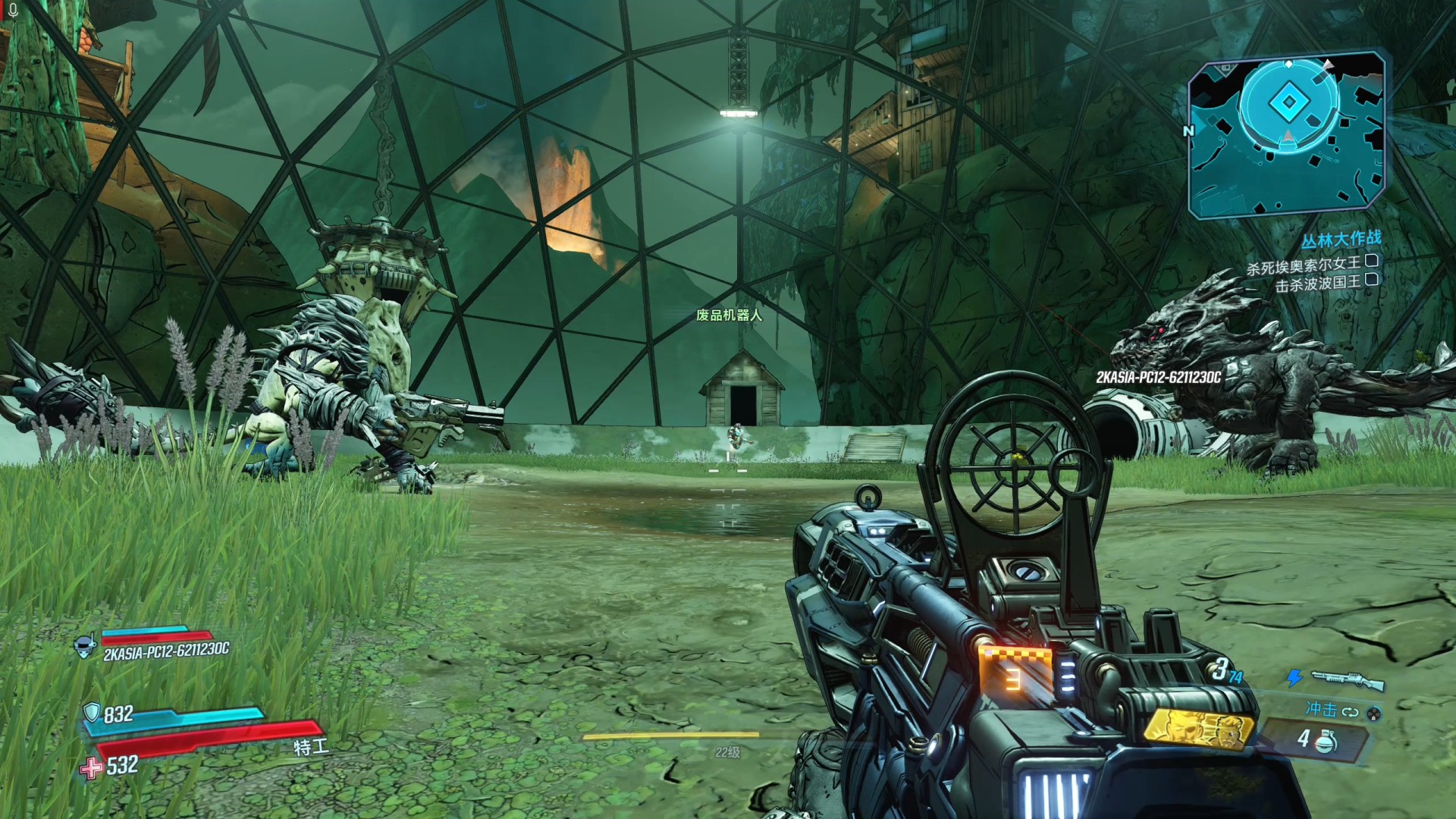This screenshot has width=1456, height=819.
Task: Toggle the 冲击 weapon mode indicator
Action: [x=1330, y=711]
